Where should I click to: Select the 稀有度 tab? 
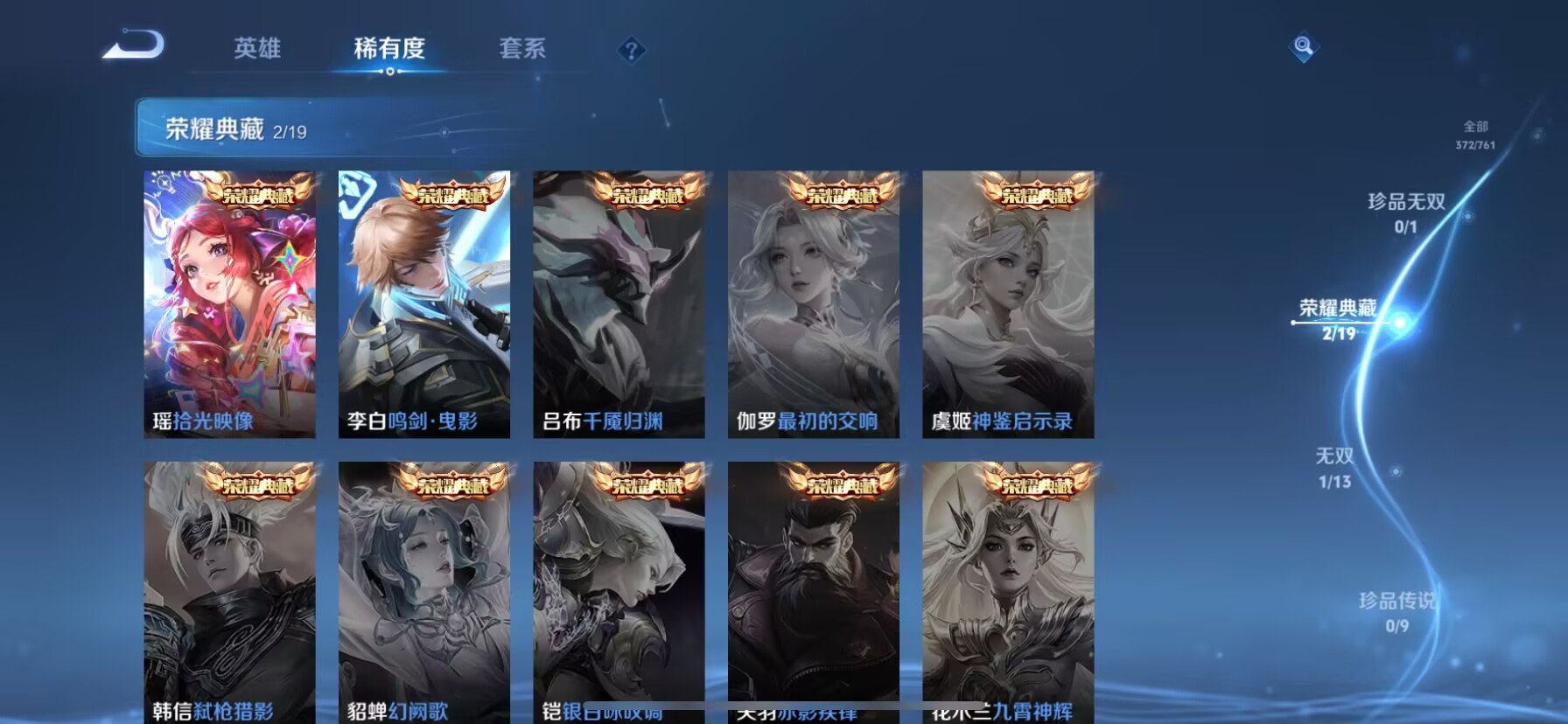tap(391, 50)
